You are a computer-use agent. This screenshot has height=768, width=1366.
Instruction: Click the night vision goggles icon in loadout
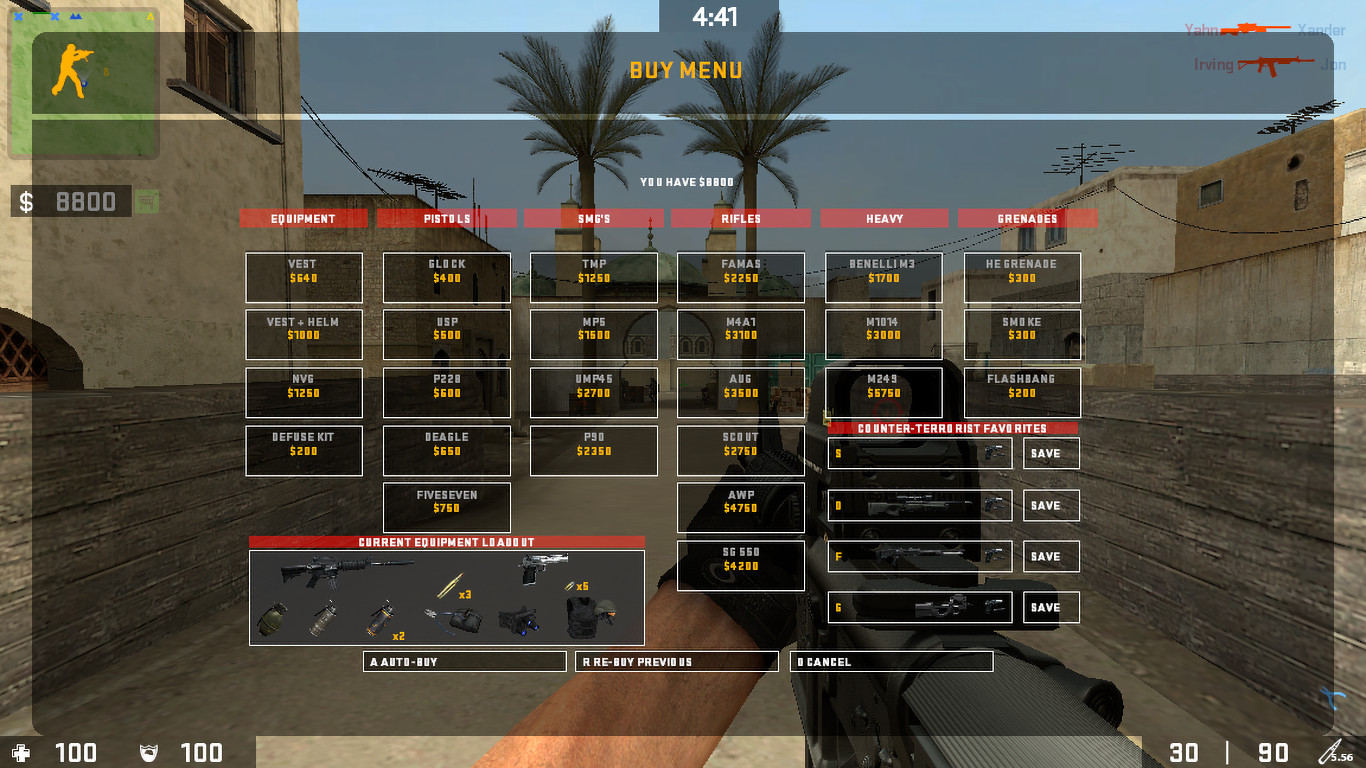pyautogui.click(x=521, y=620)
